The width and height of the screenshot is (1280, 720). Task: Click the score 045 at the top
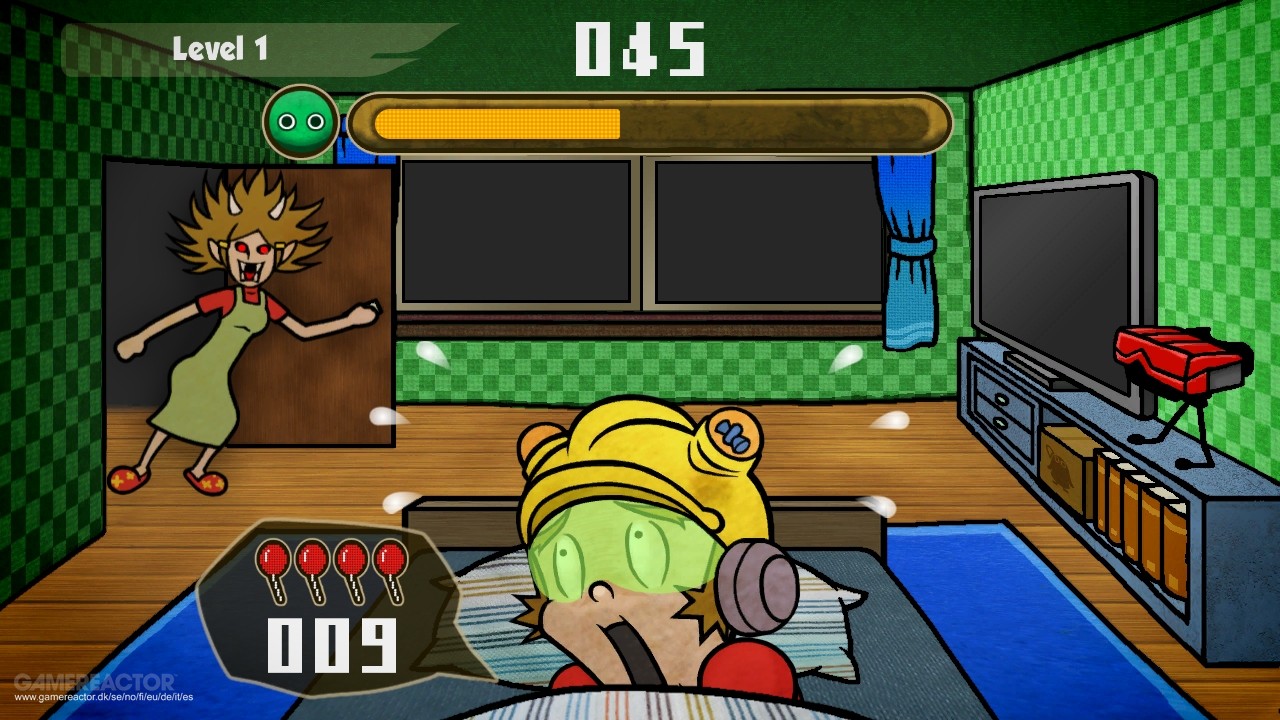point(638,50)
